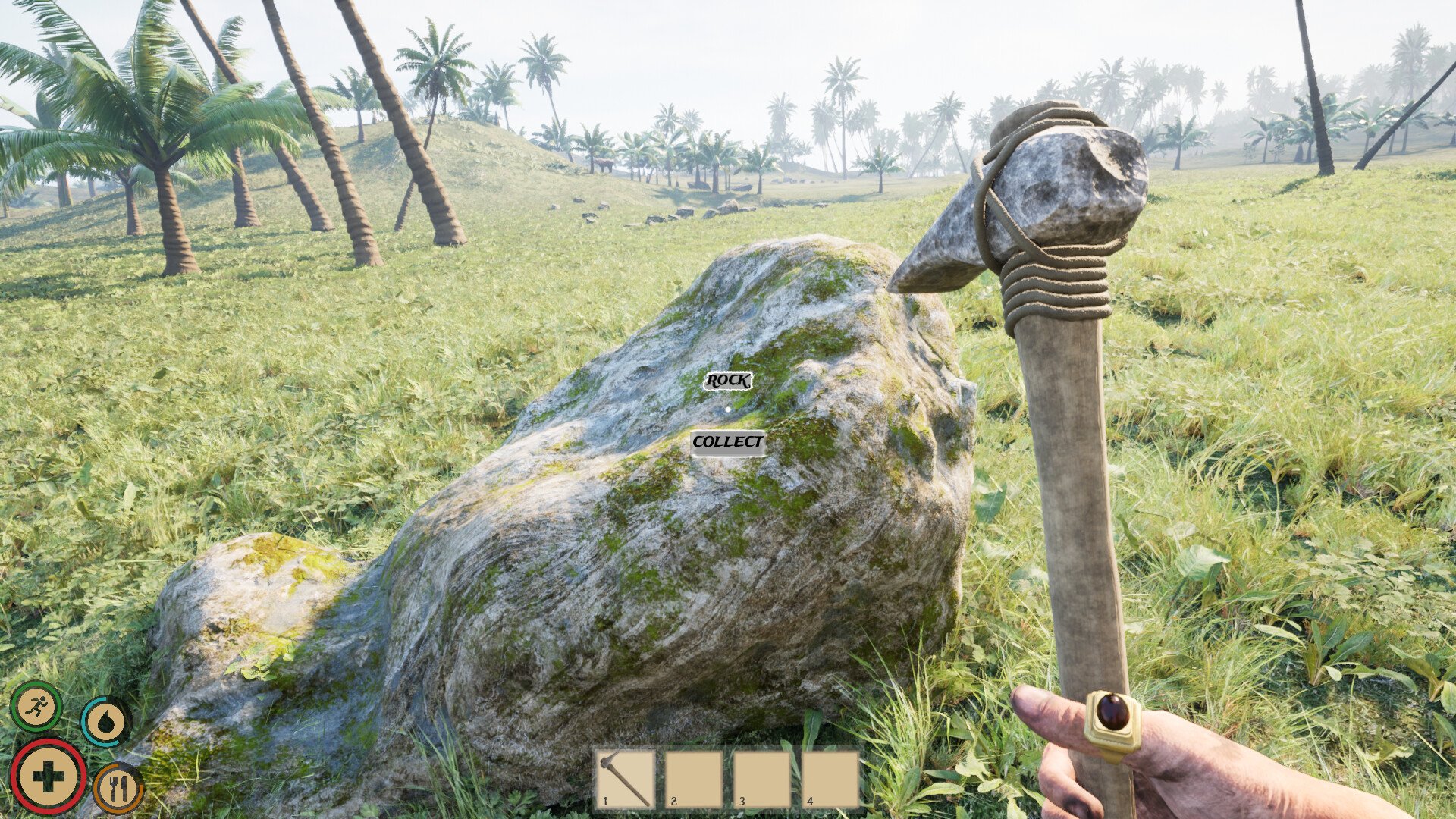Choose empty hotbar slot number 2
This screenshot has width=1456, height=819.
(x=694, y=779)
